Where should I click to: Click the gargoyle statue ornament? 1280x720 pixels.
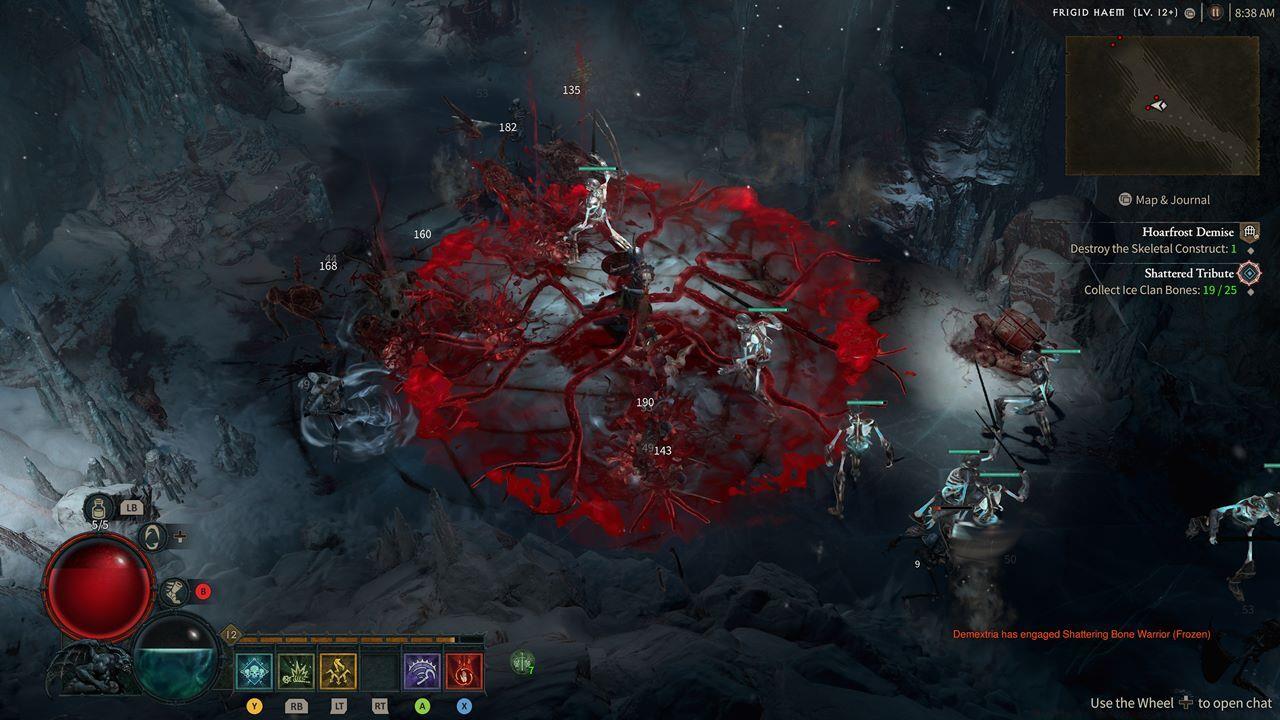(88, 670)
